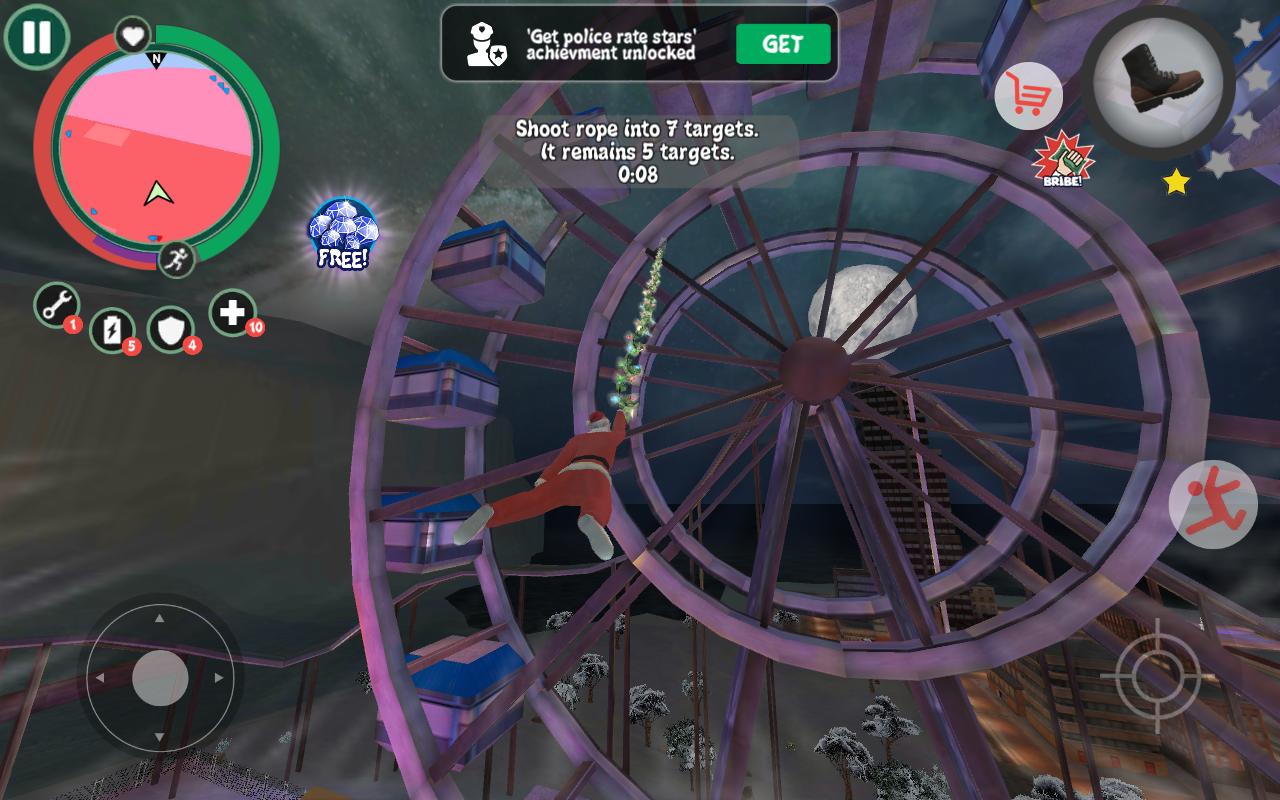Image resolution: width=1280 pixels, height=800 pixels.
Task: Tap the virtual movement joystick
Action: (160, 677)
